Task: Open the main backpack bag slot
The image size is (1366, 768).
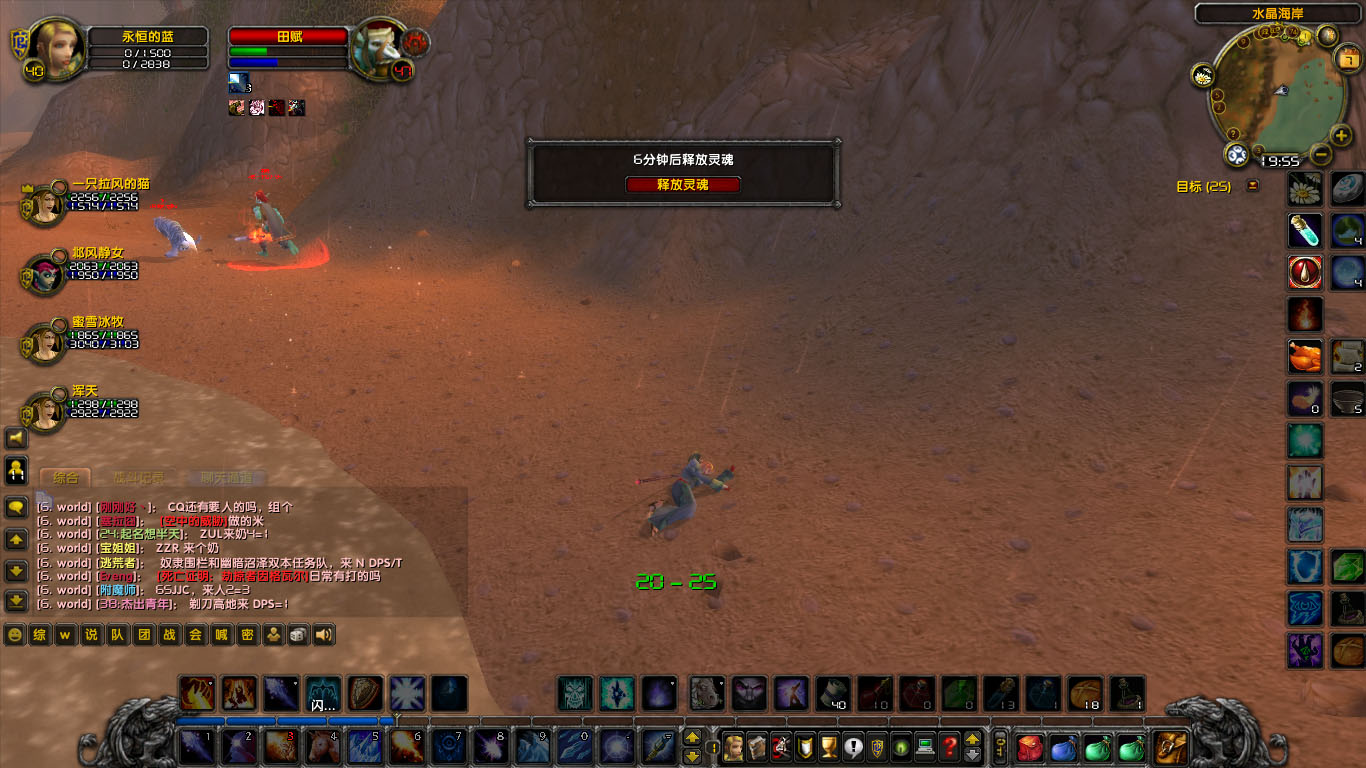Action: [x=1170, y=747]
